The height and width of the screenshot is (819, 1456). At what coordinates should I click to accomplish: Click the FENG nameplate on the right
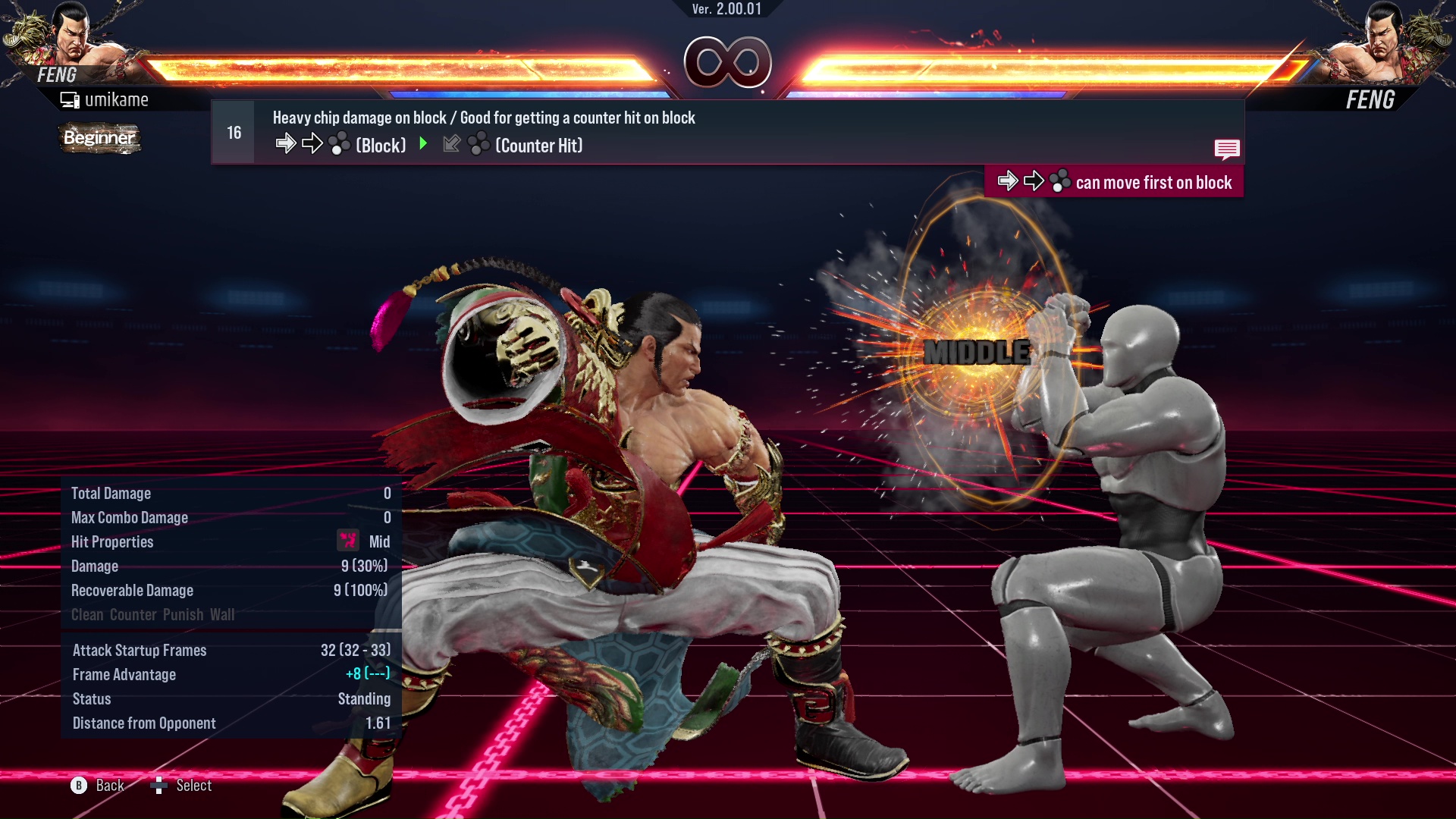point(1371,99)
